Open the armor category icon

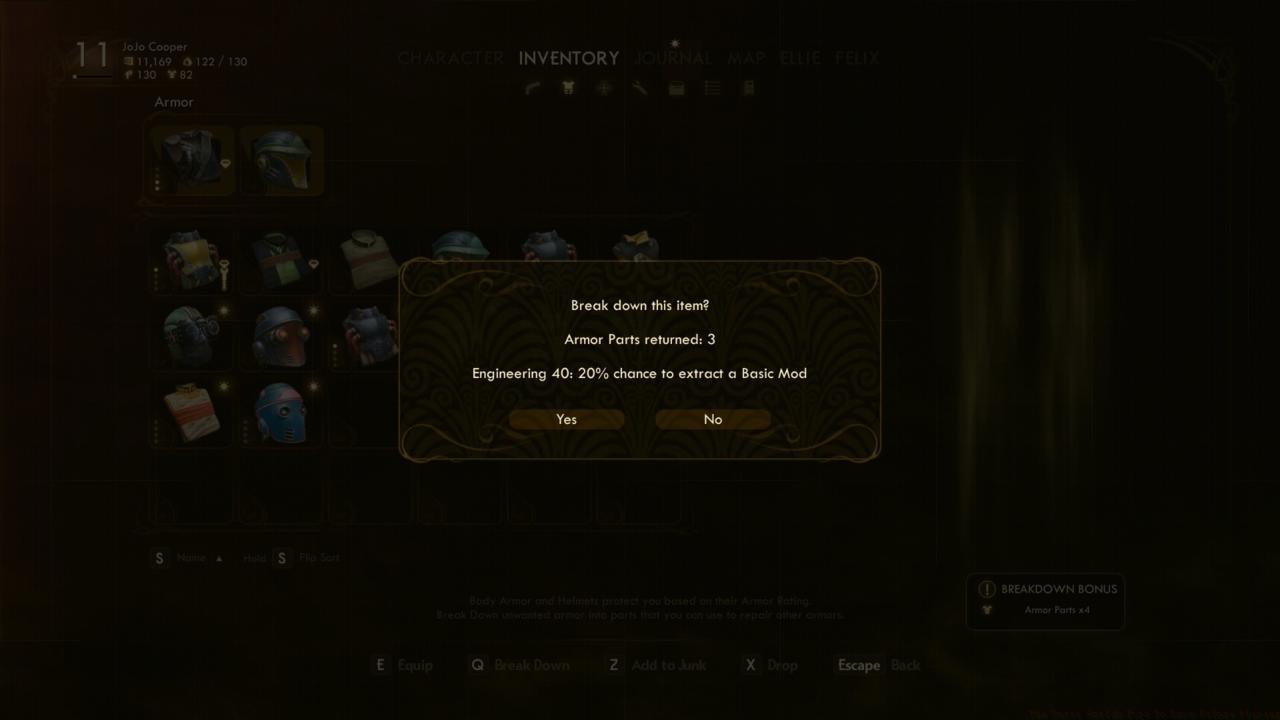[x=568, y=88]
